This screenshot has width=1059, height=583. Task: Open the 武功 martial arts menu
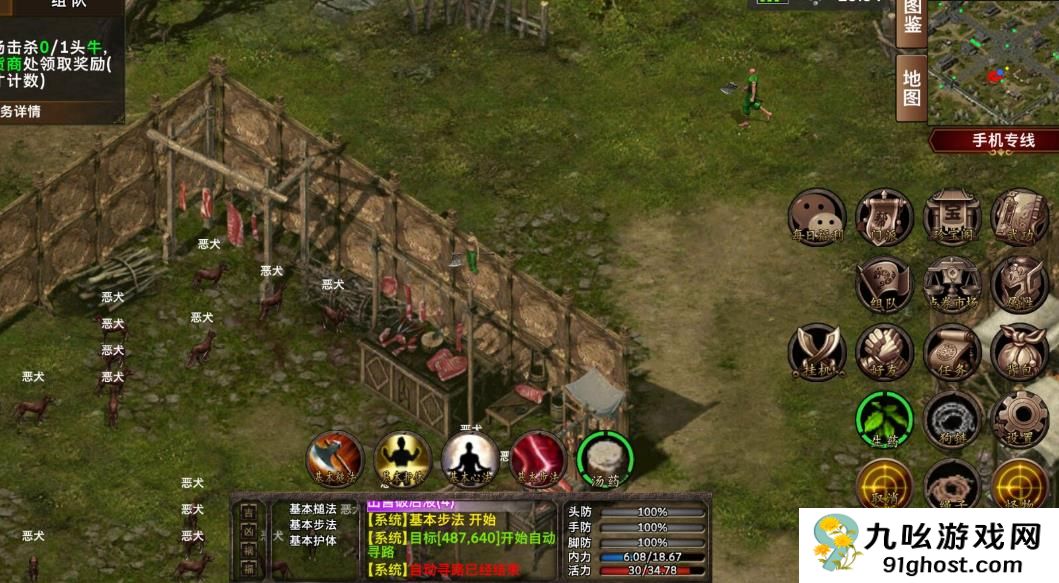[1019, 216]
